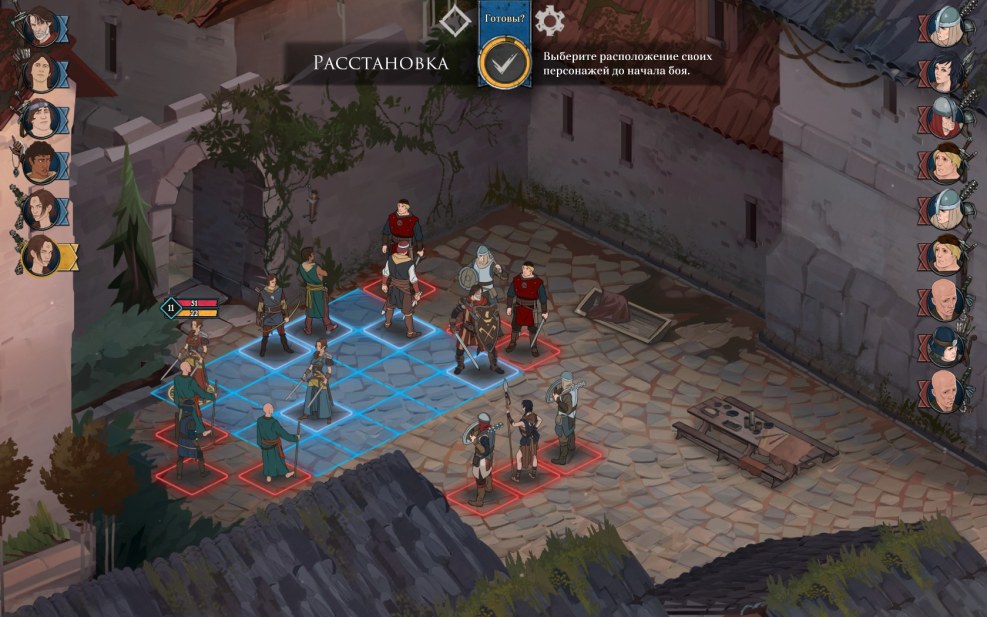Inspect the red-haired helmeted enemy portrait
This screenshot has width=987, height=617.
pyautogui.click(x=945, y=116)
